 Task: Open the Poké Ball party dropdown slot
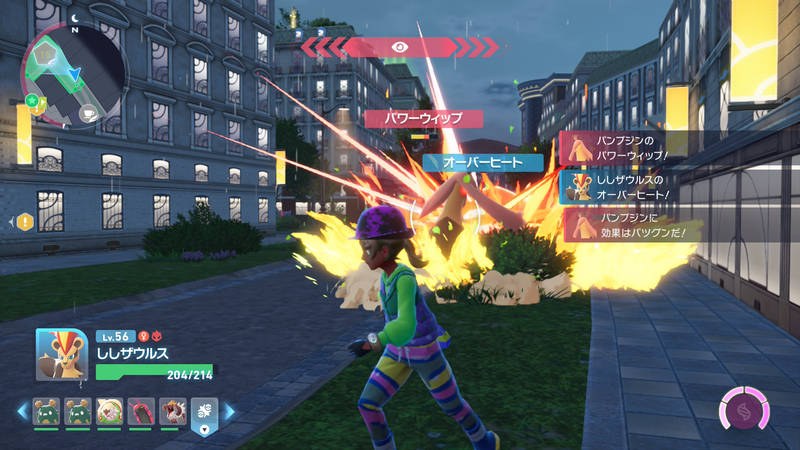(x=203, y=414)
